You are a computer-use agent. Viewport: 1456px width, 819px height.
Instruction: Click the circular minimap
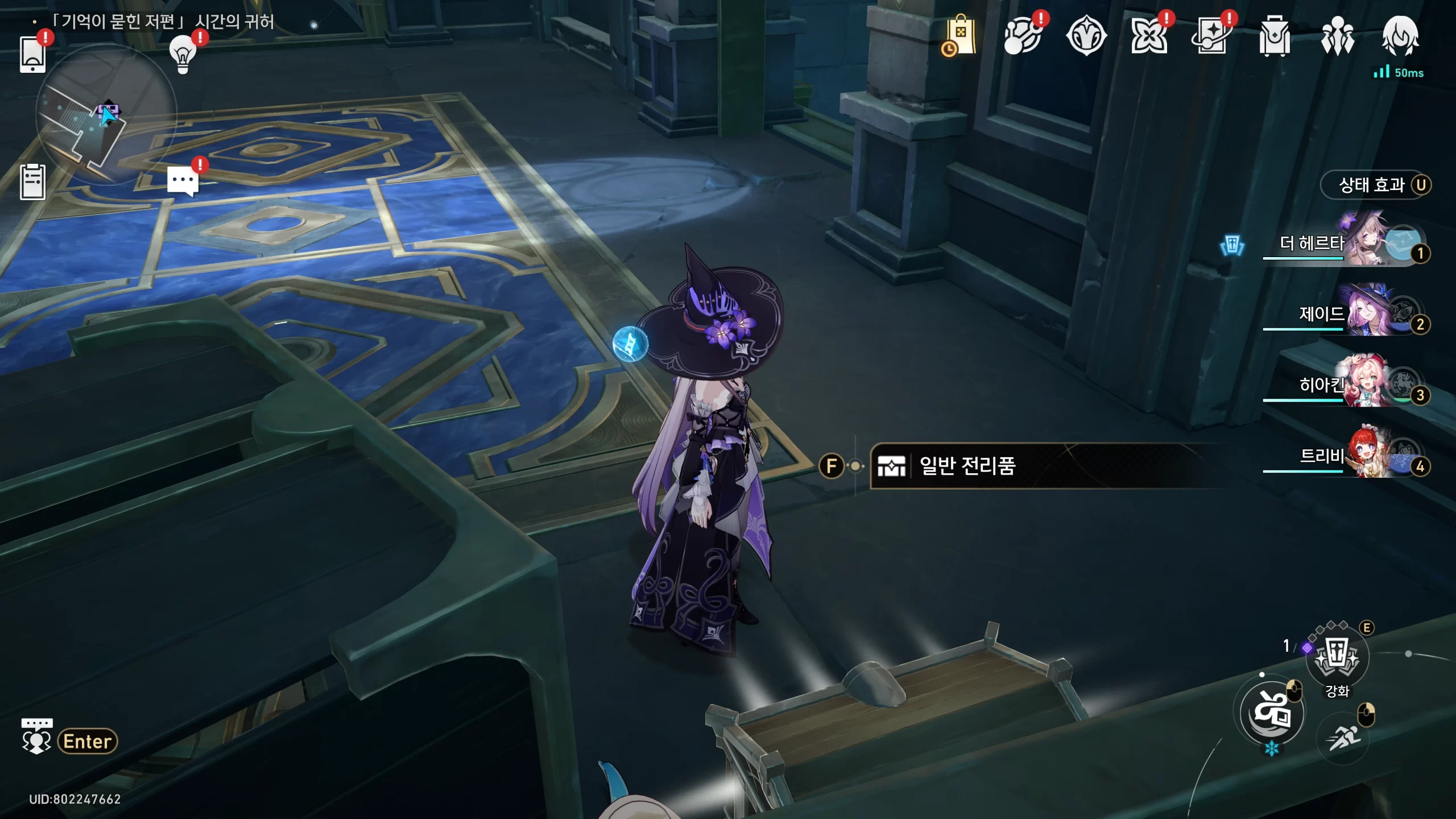(x=106, y=115)
